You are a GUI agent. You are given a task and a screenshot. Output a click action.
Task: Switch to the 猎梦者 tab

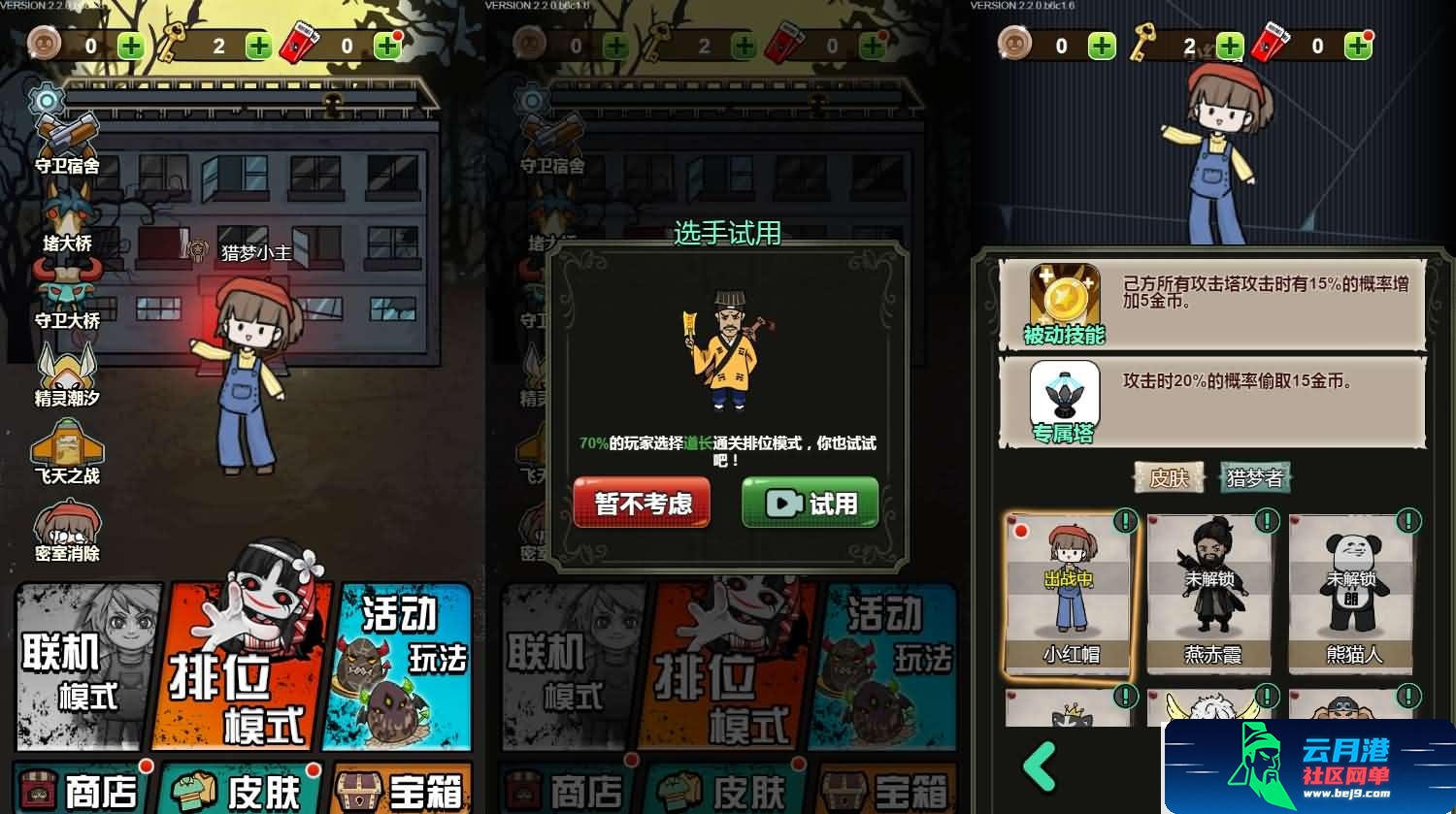tap(1255, 478)
